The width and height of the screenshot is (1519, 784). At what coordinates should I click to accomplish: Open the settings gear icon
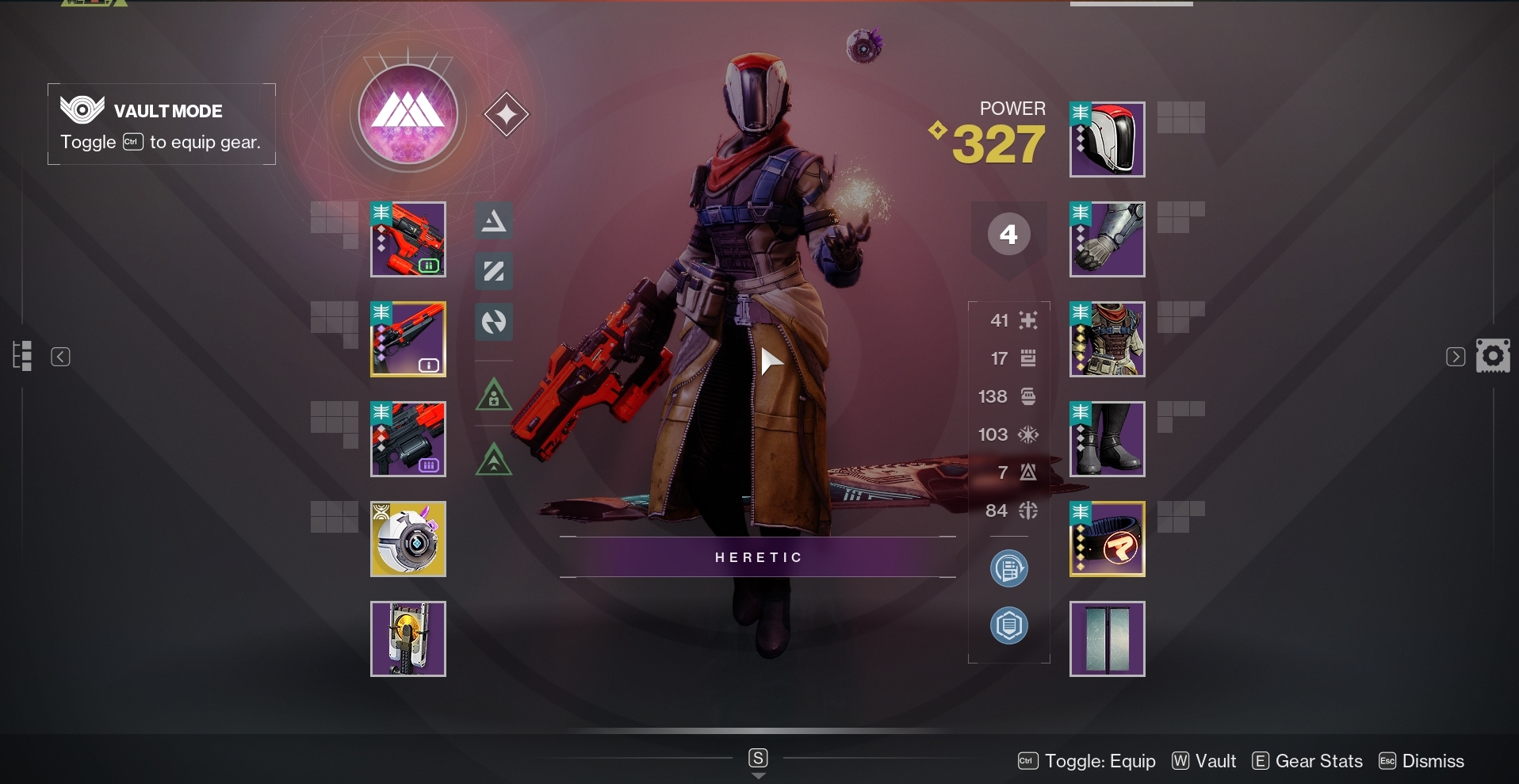pos(1493,356)
